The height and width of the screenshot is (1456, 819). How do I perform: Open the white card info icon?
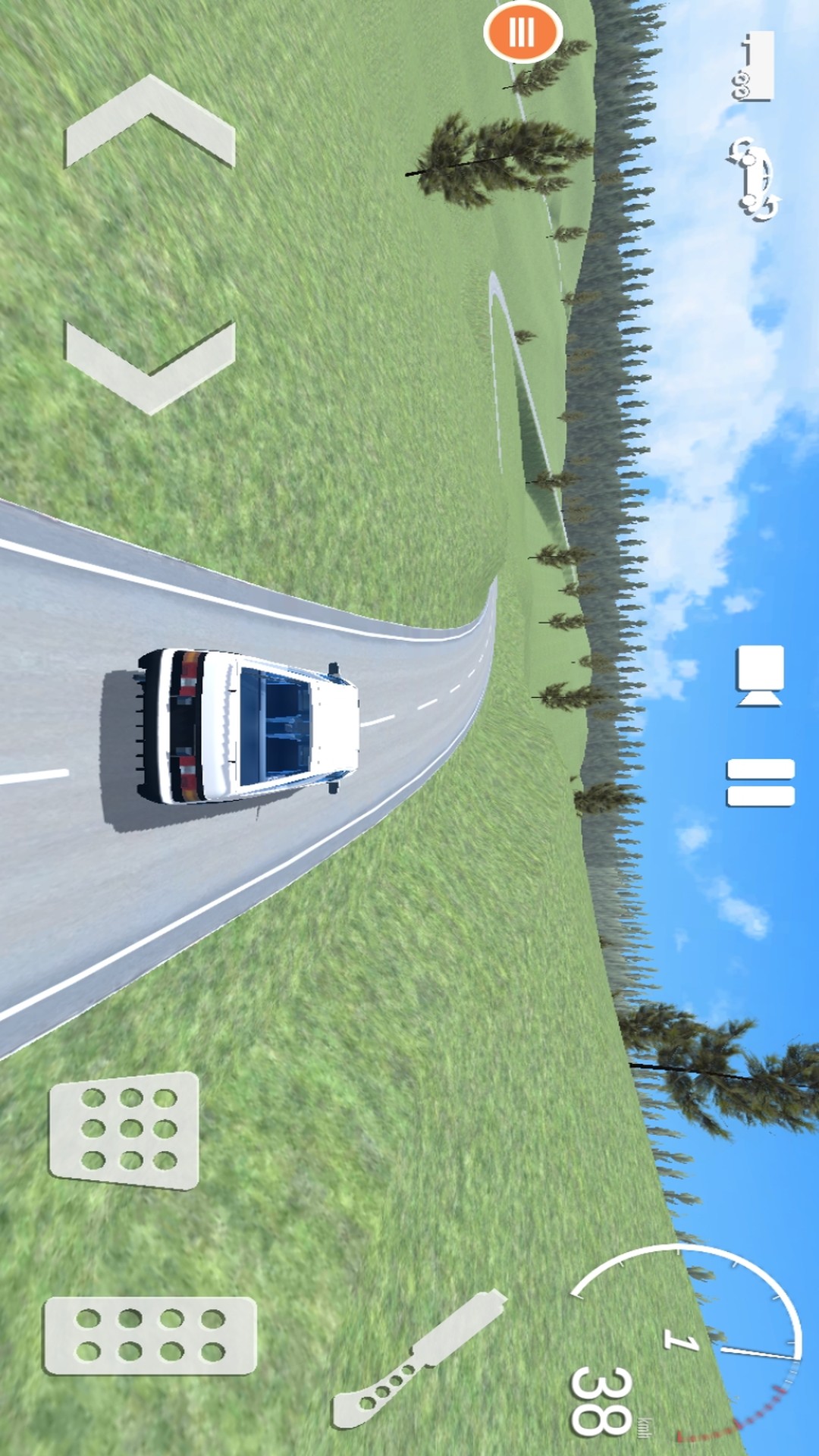(x=755, y=66)
